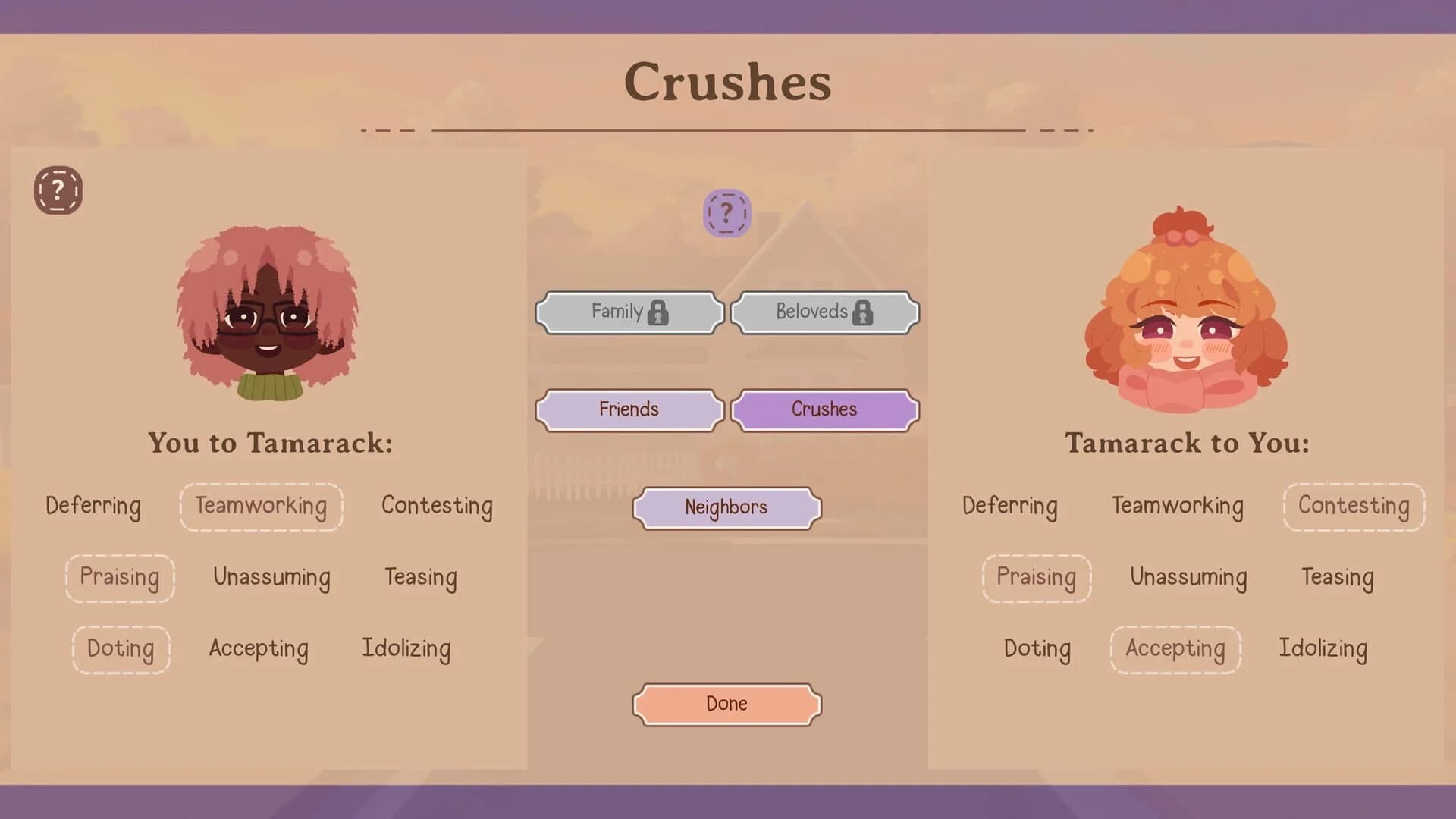
Task: Deselect Teamworking under You to Tamarack
Action: 262,507
